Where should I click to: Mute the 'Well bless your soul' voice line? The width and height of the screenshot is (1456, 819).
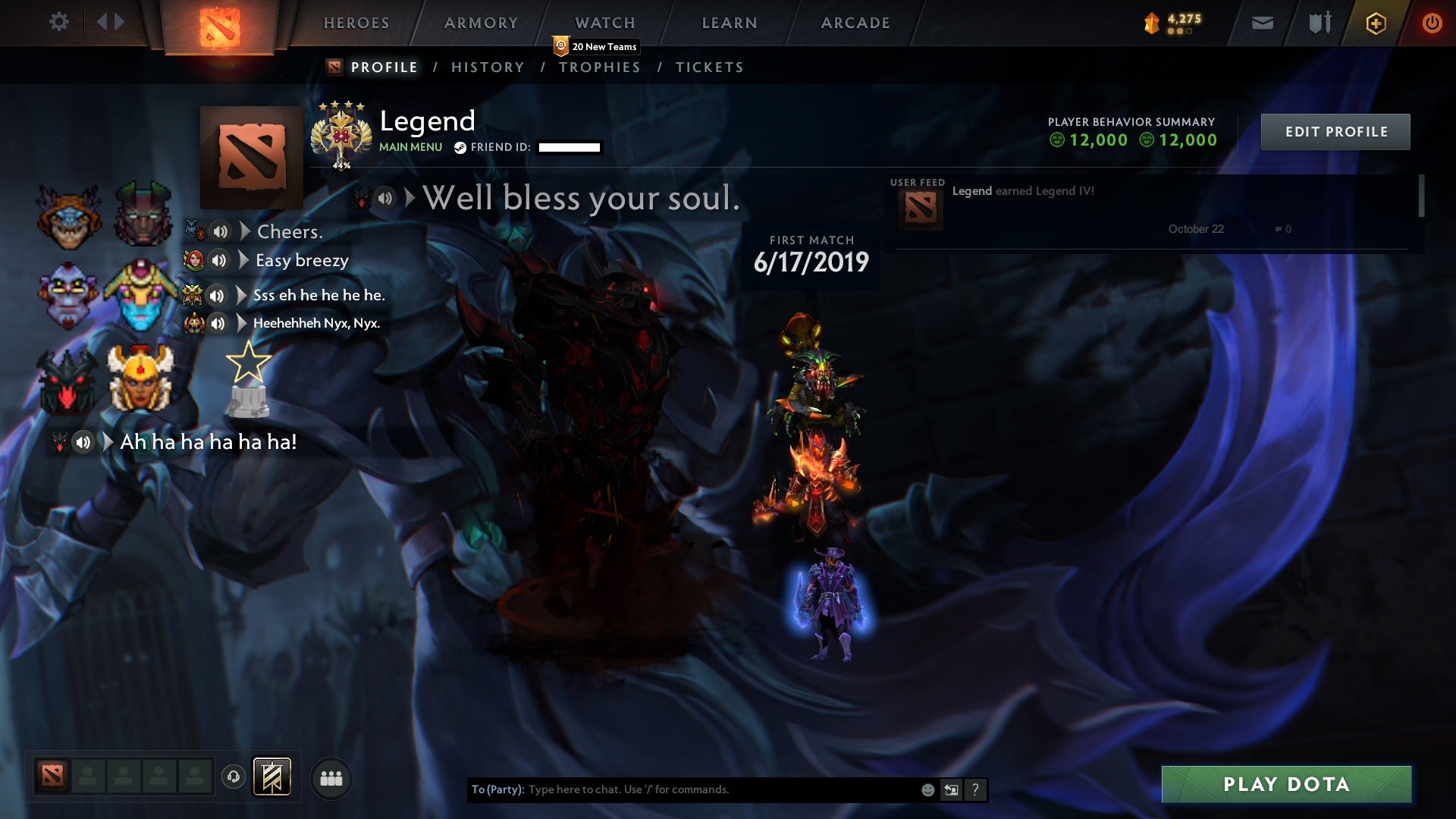(x=385, y=199)
